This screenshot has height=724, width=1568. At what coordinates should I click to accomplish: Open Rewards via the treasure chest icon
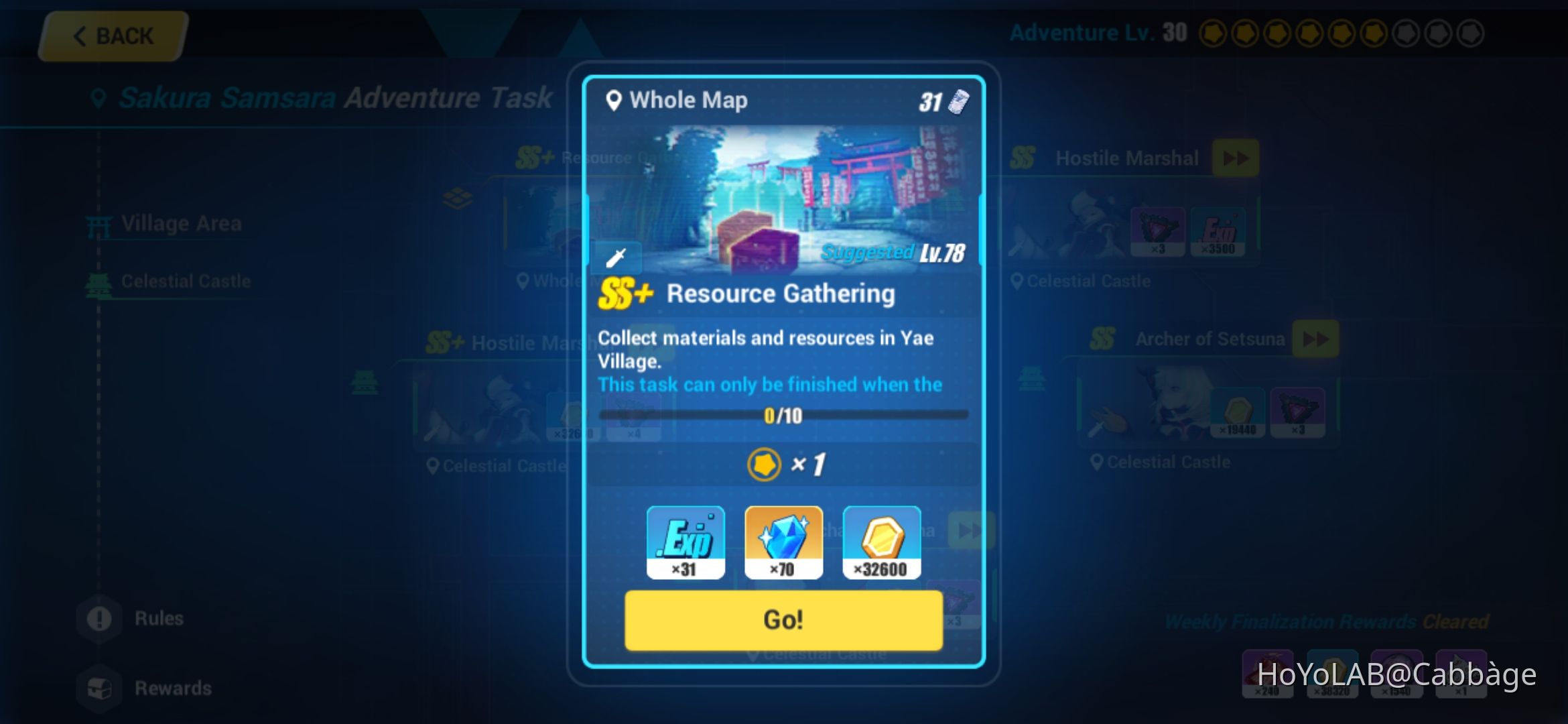point(99,687)
